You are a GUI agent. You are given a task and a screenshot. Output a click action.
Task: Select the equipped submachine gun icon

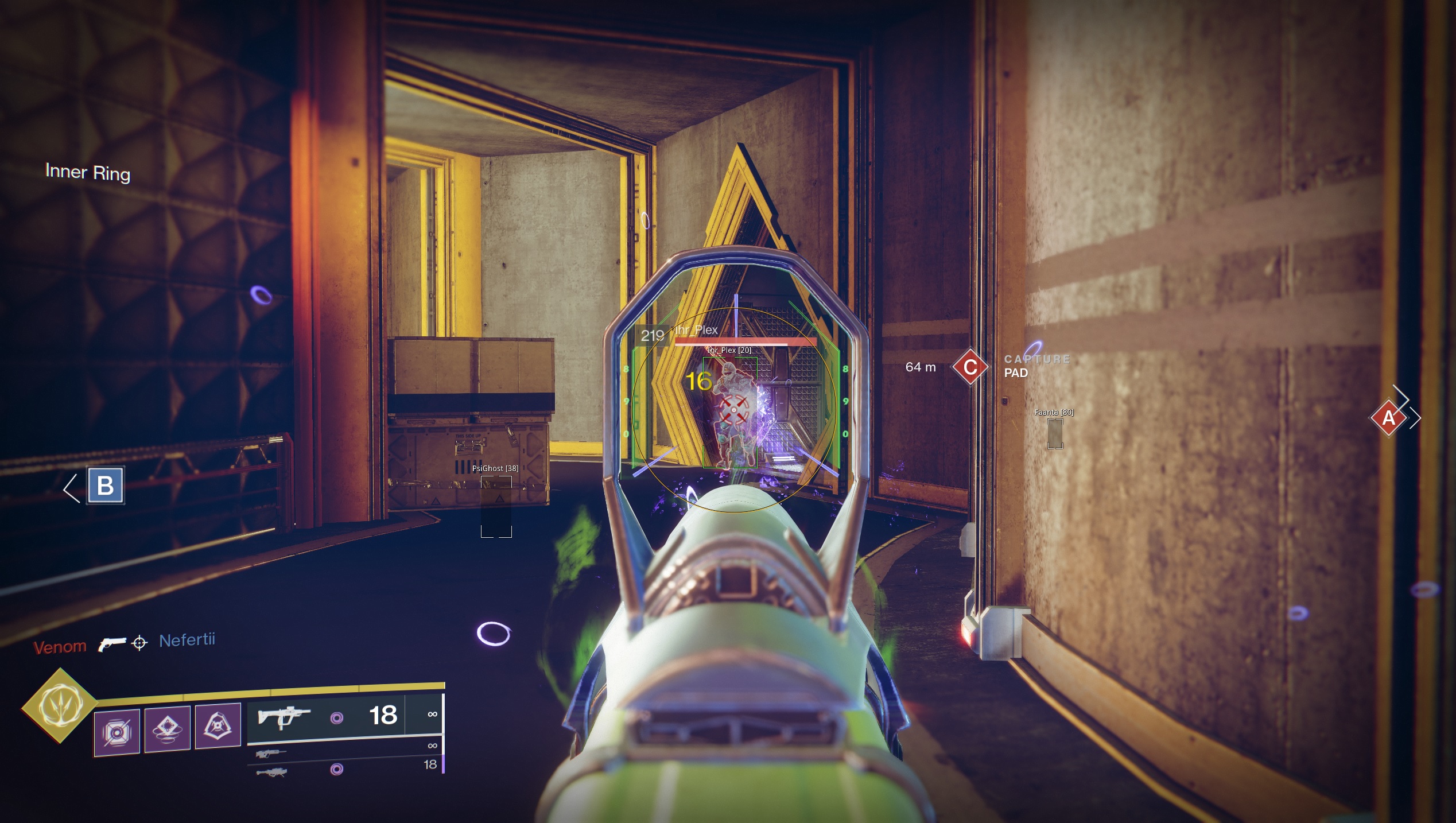pyautogui.click(x=282, y=717)
